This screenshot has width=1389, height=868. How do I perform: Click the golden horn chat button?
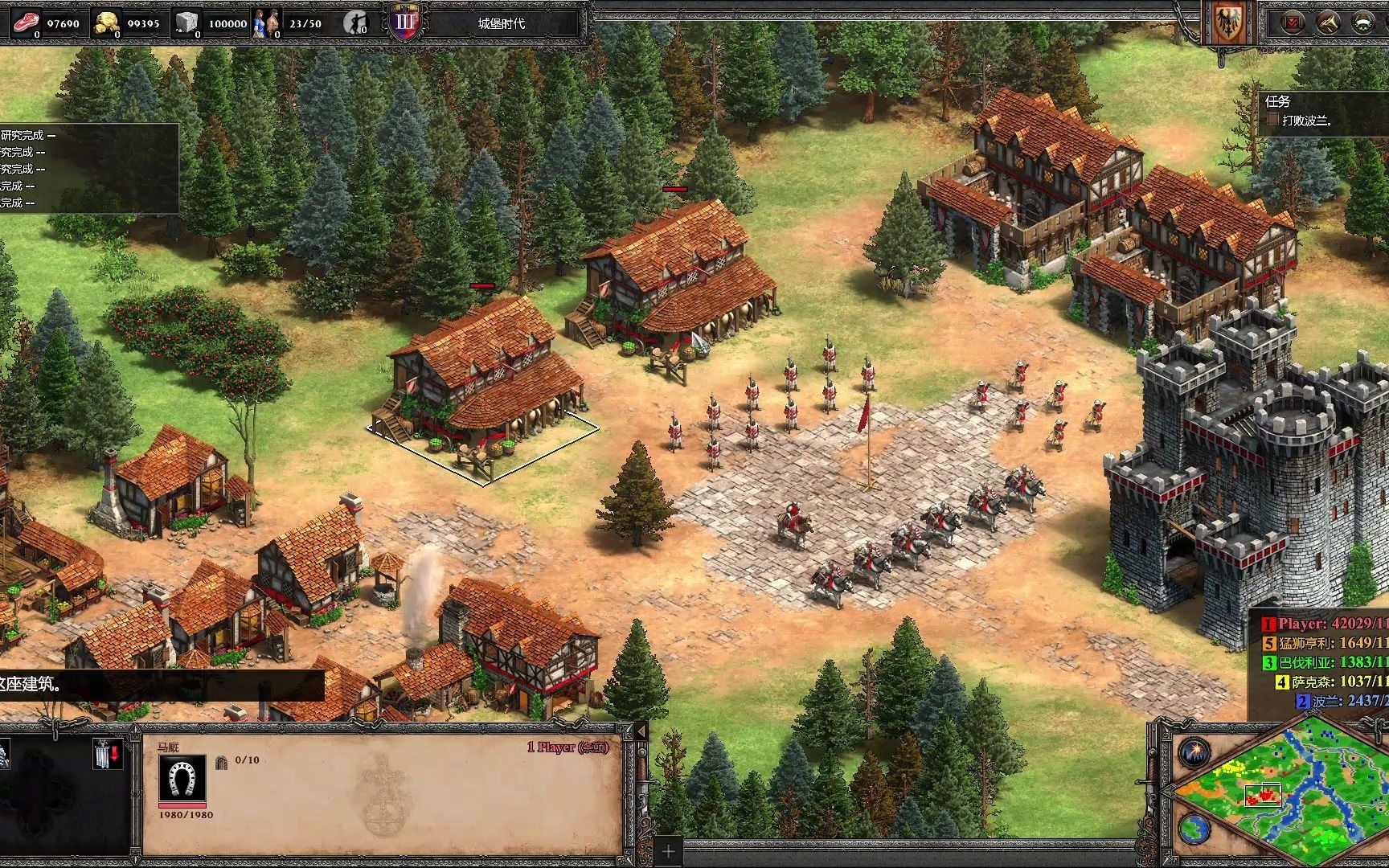coord(1328,23)
